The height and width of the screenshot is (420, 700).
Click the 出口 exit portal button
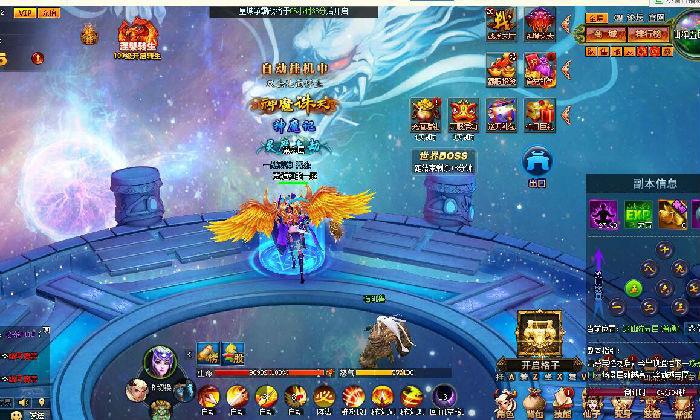(x=537, y=163)
